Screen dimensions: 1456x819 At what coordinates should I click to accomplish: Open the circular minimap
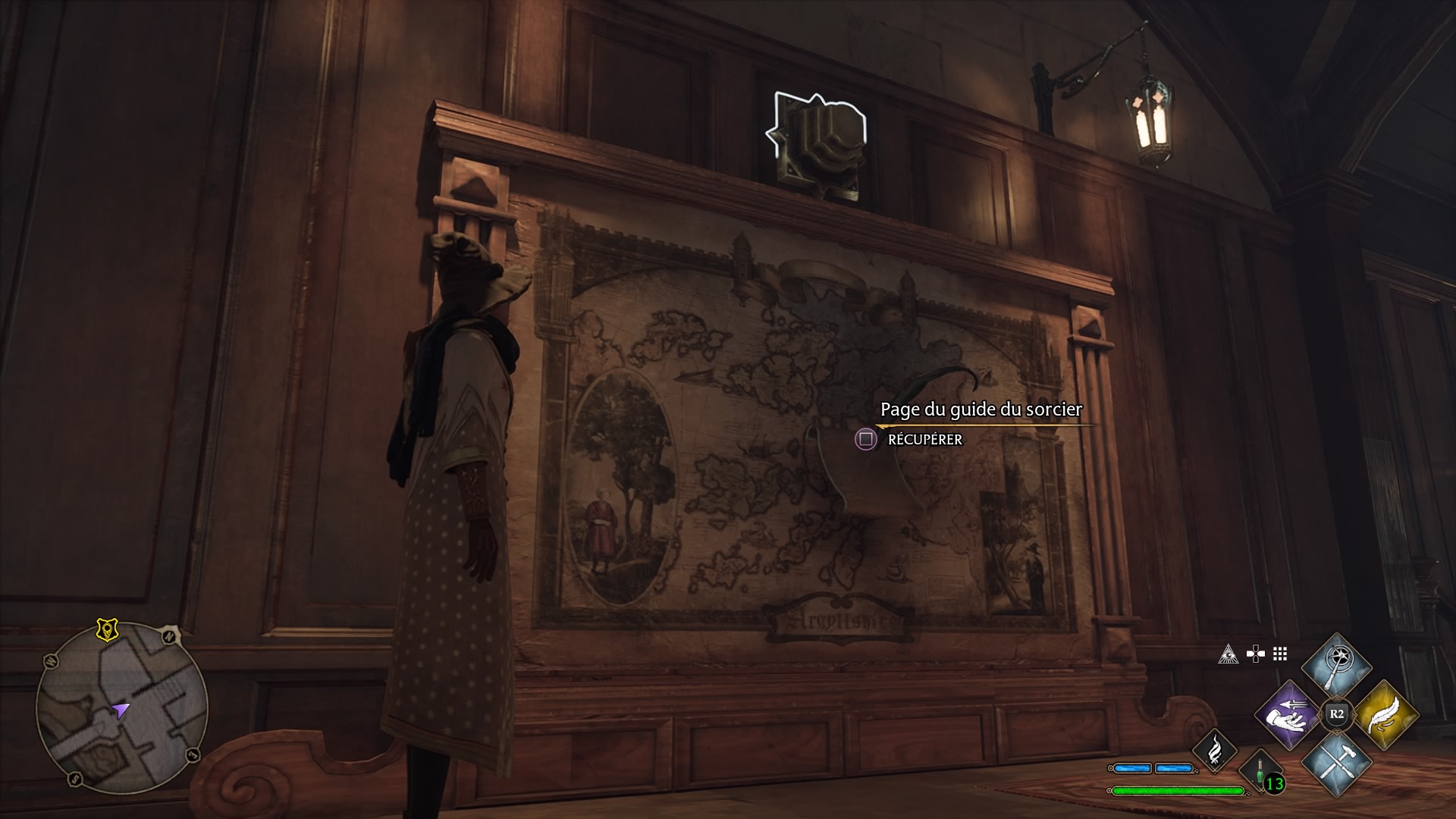click(x=121, y=708)
